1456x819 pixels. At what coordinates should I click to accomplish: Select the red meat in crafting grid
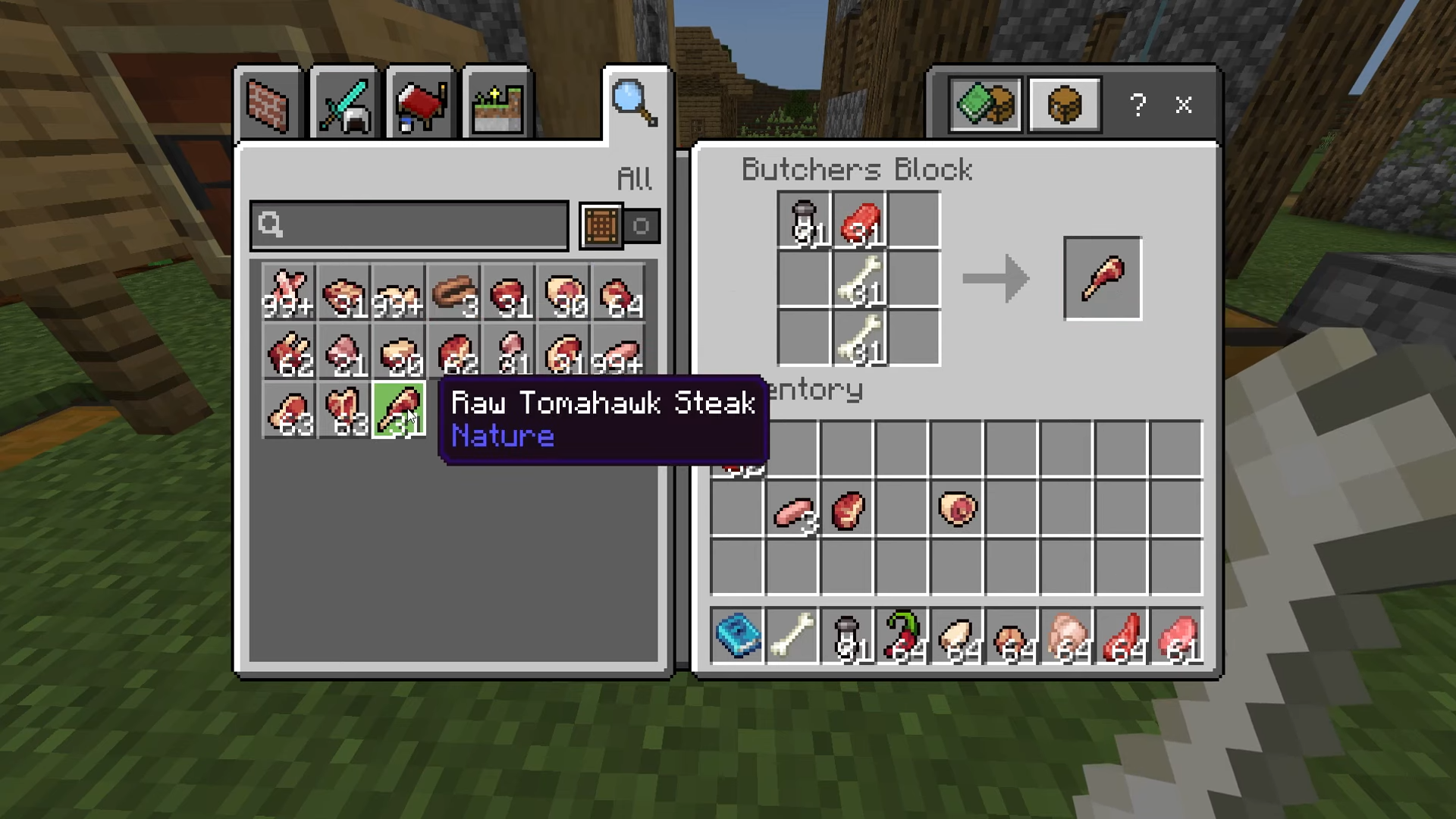pos(859,220)
